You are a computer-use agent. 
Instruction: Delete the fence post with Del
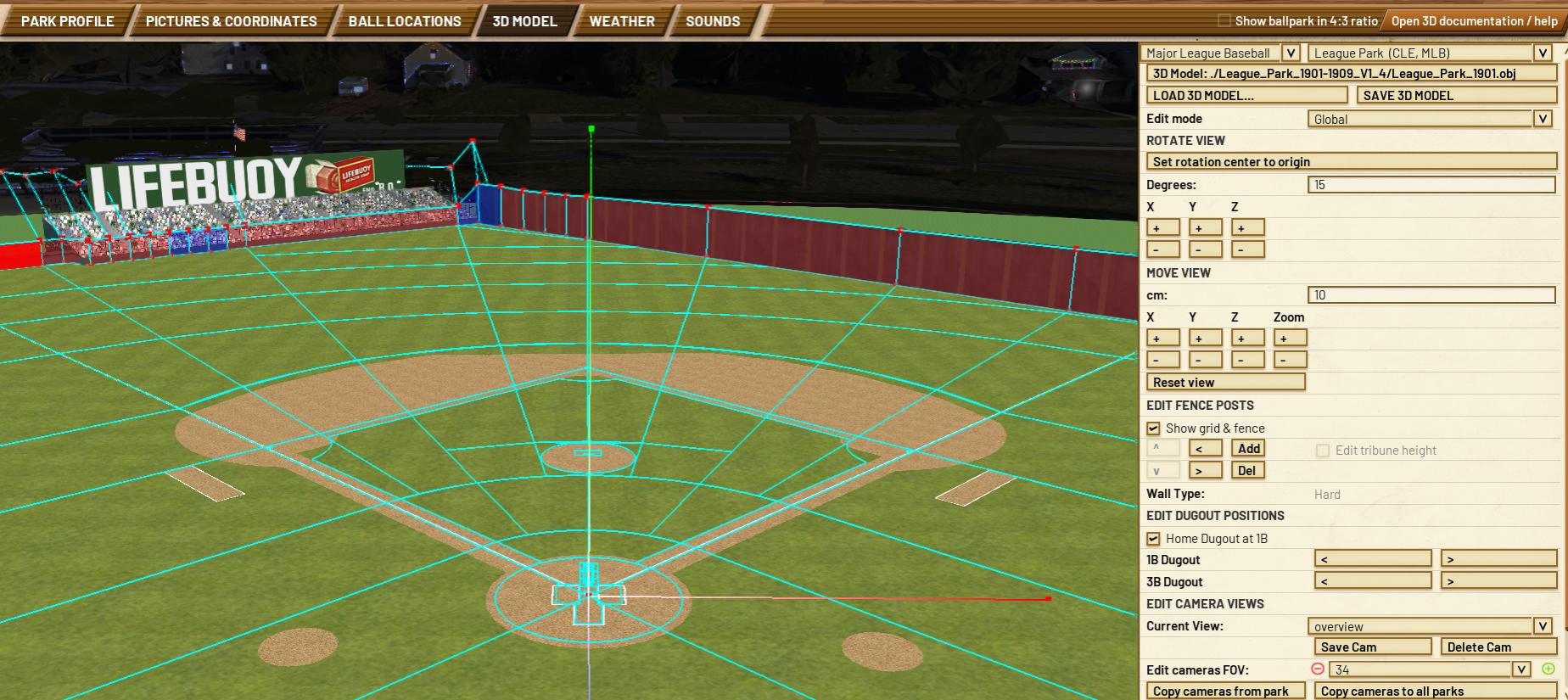point(1246,471)
